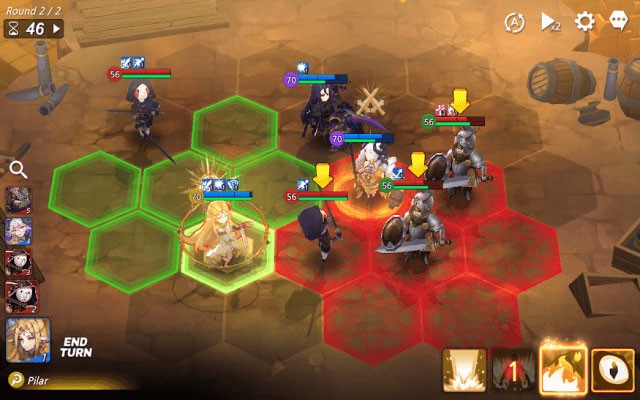640x400 pixels.
Task: Select the skill on one-turn cooldown
Action: pos(512,370)
